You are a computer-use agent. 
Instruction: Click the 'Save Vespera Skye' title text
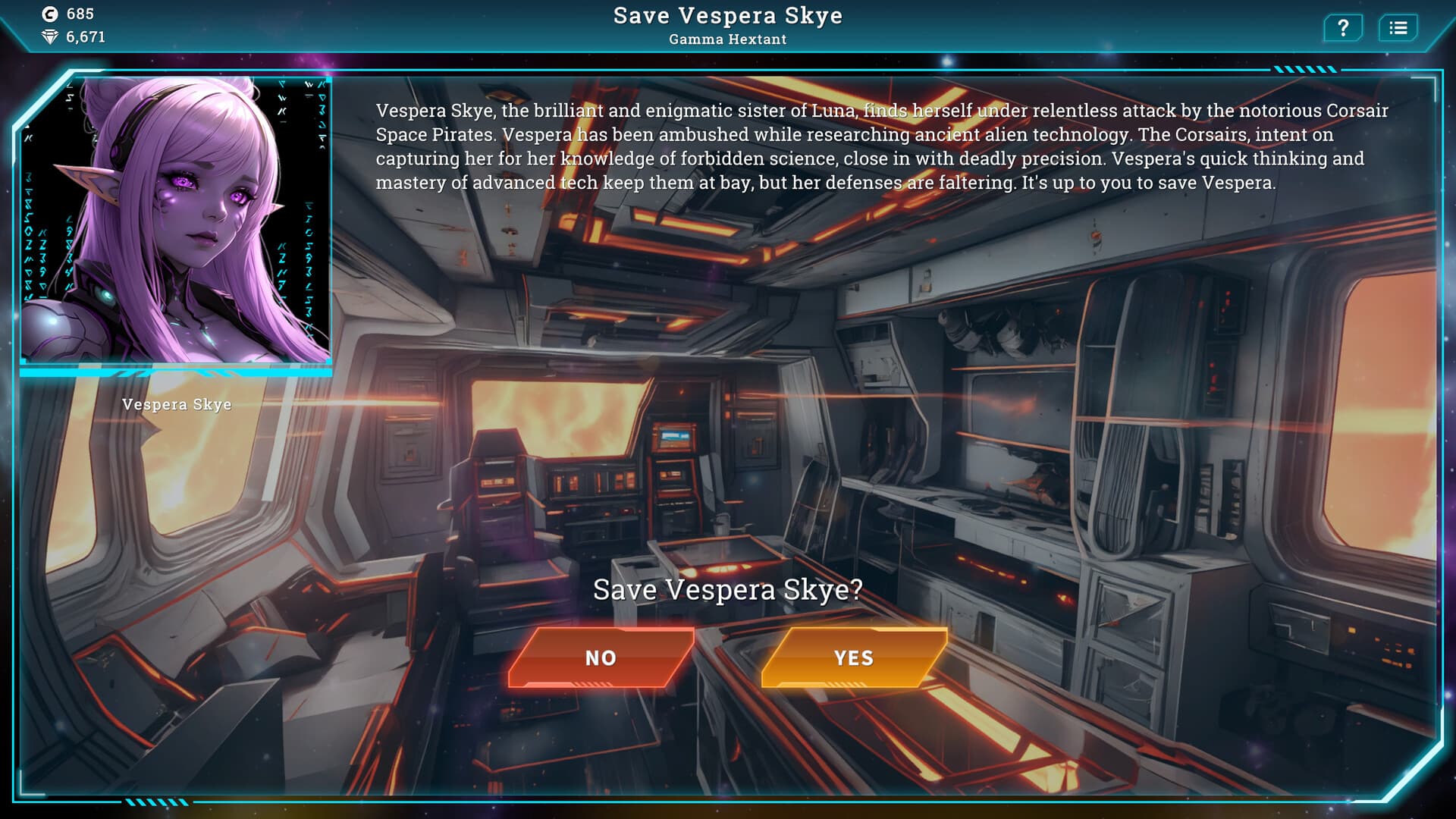[727, 14]
